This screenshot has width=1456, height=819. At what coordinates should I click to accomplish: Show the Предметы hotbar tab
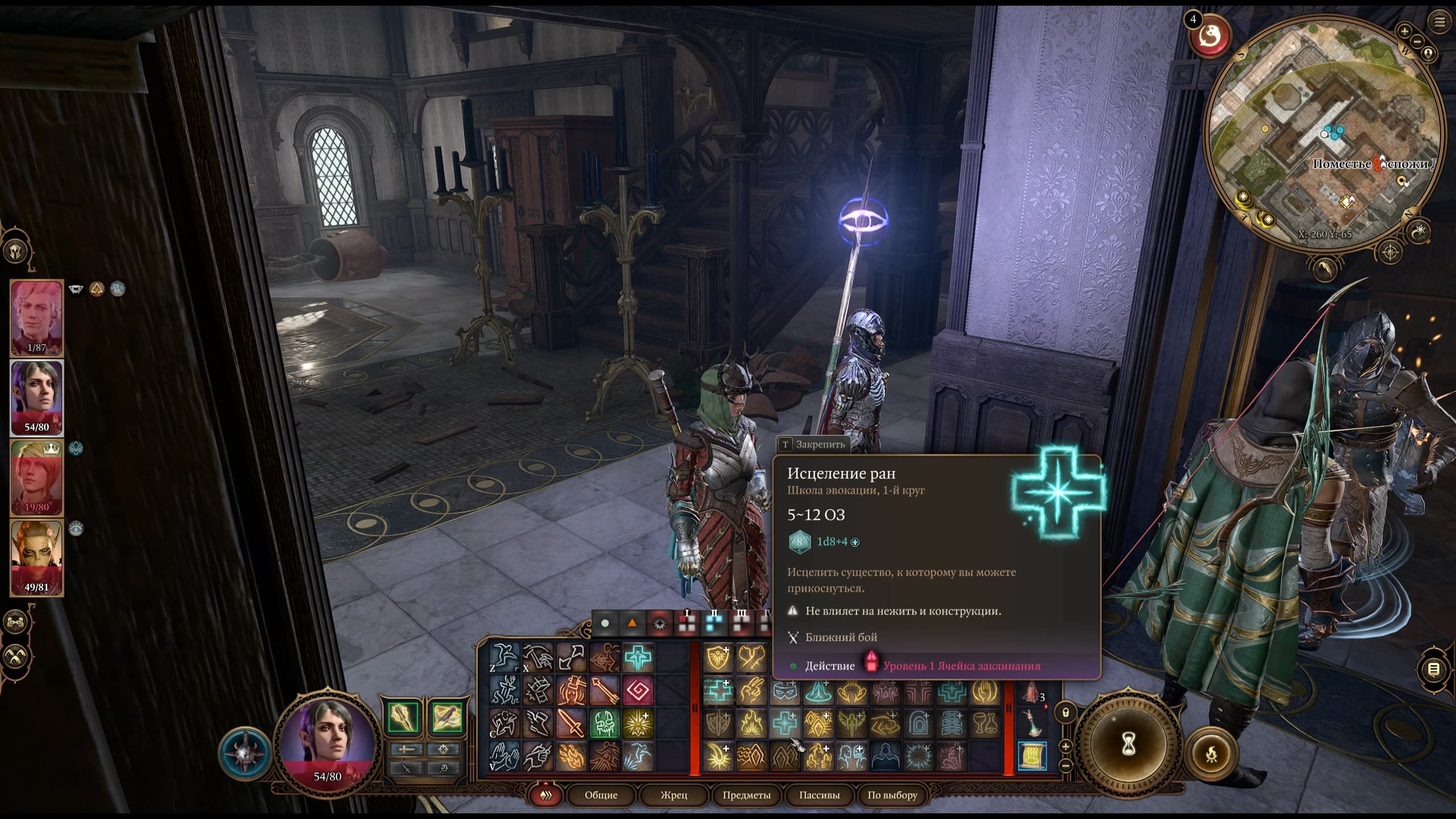coord(746,795)
